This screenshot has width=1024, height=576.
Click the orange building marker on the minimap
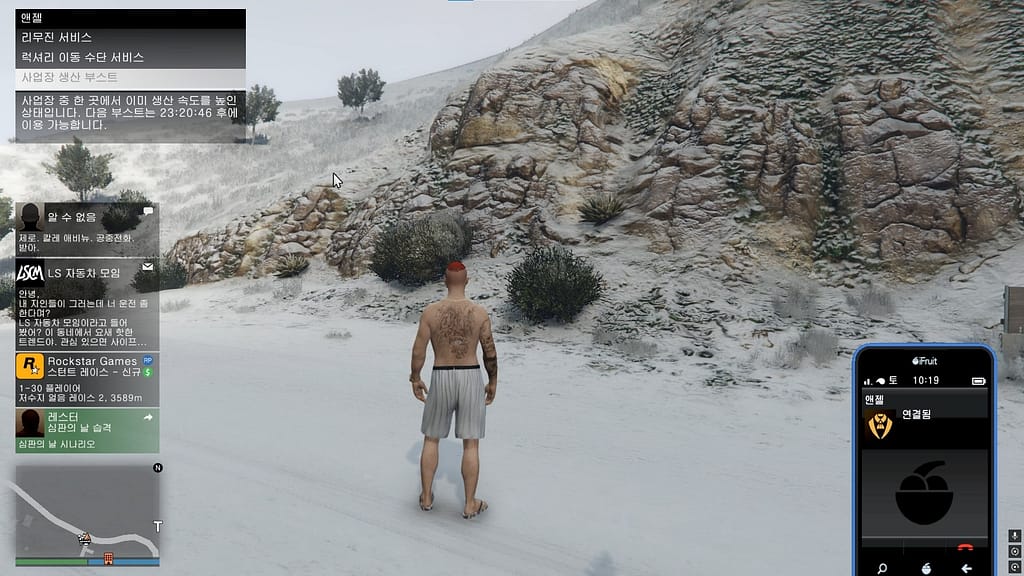(109, 558)
